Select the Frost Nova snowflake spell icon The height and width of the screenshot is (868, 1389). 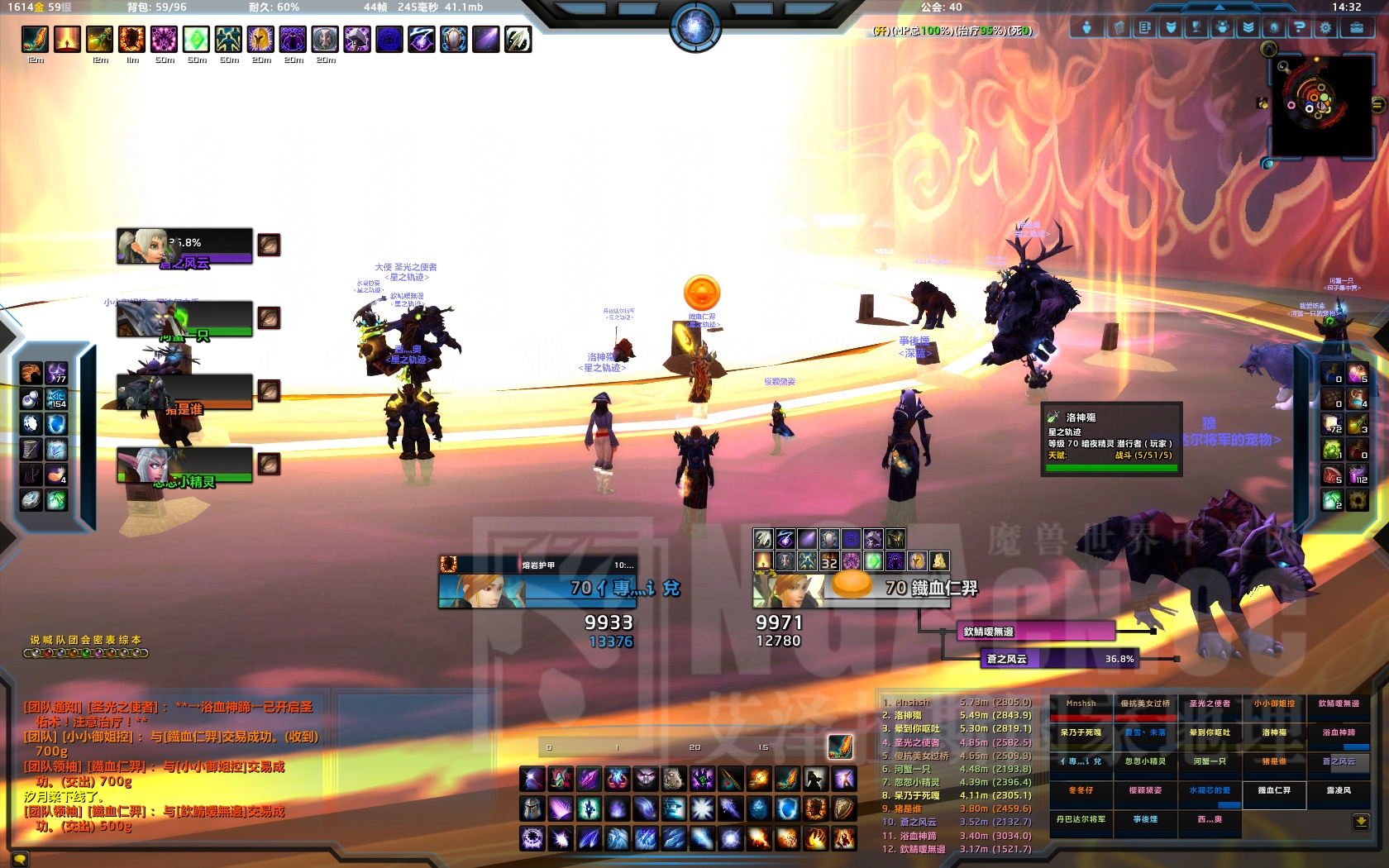tap(702, 808)
